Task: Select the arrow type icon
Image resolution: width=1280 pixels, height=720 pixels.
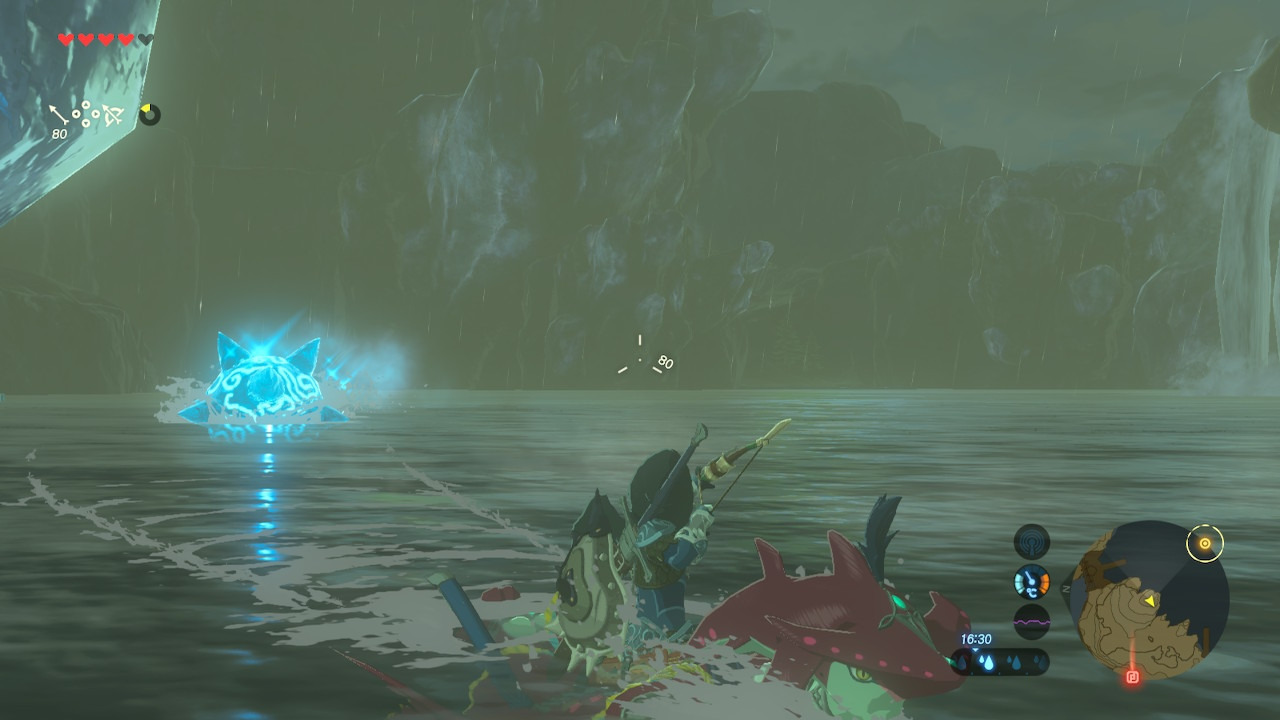Action: (61, 115)
